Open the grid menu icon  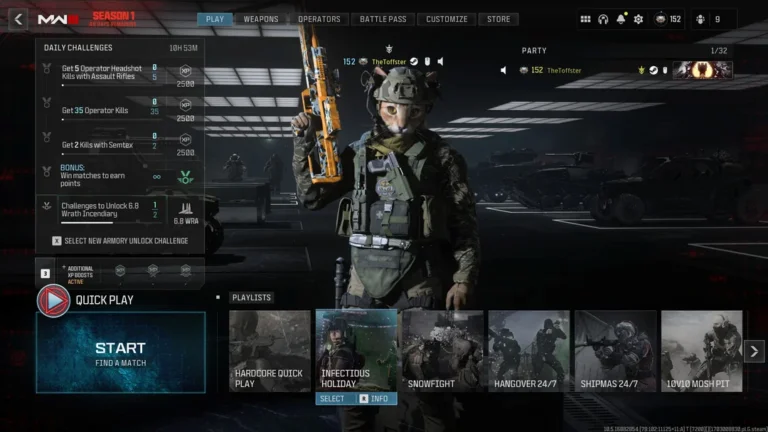(x=585, y=19)
